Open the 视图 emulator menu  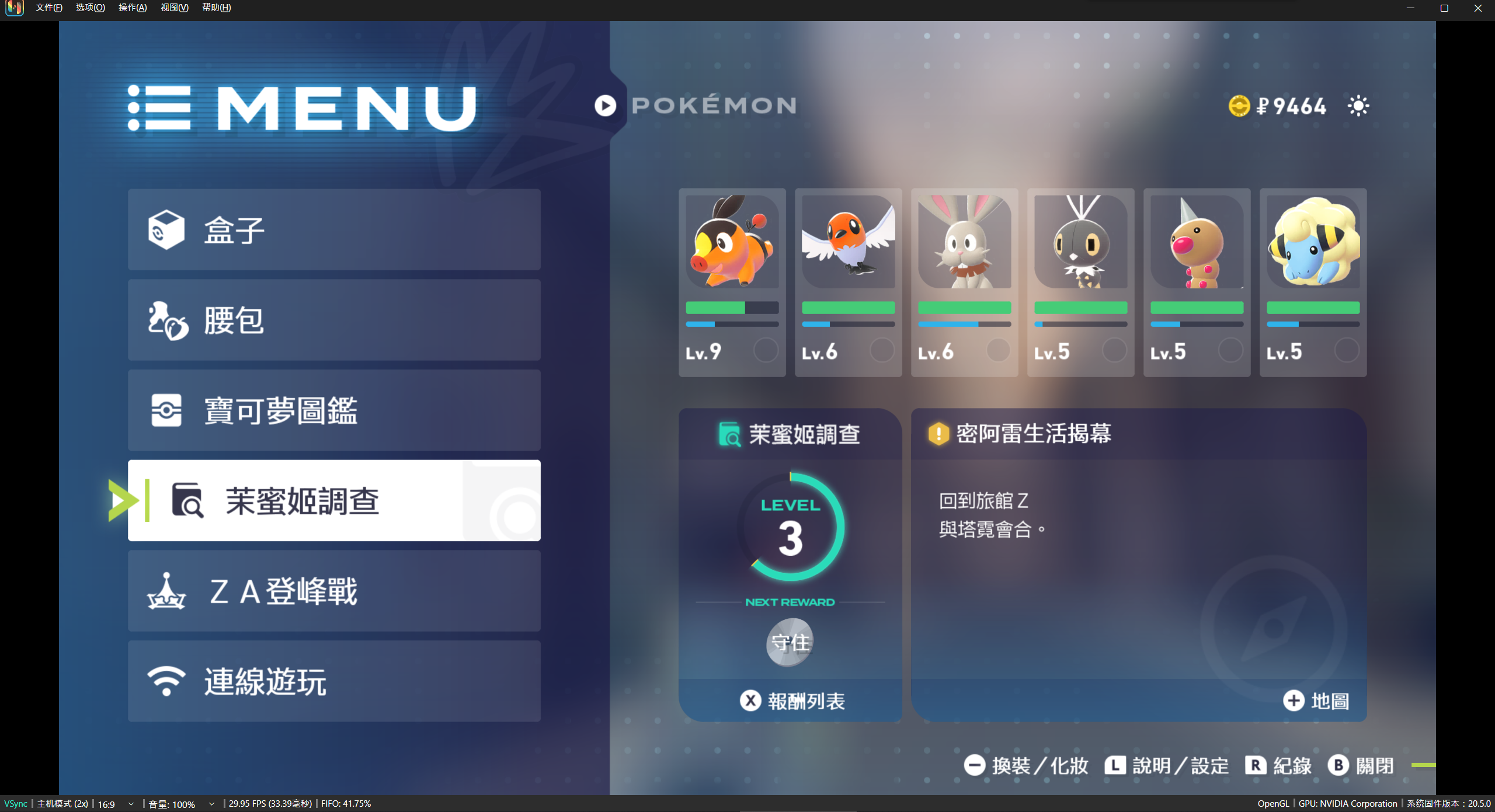[175, 8]
